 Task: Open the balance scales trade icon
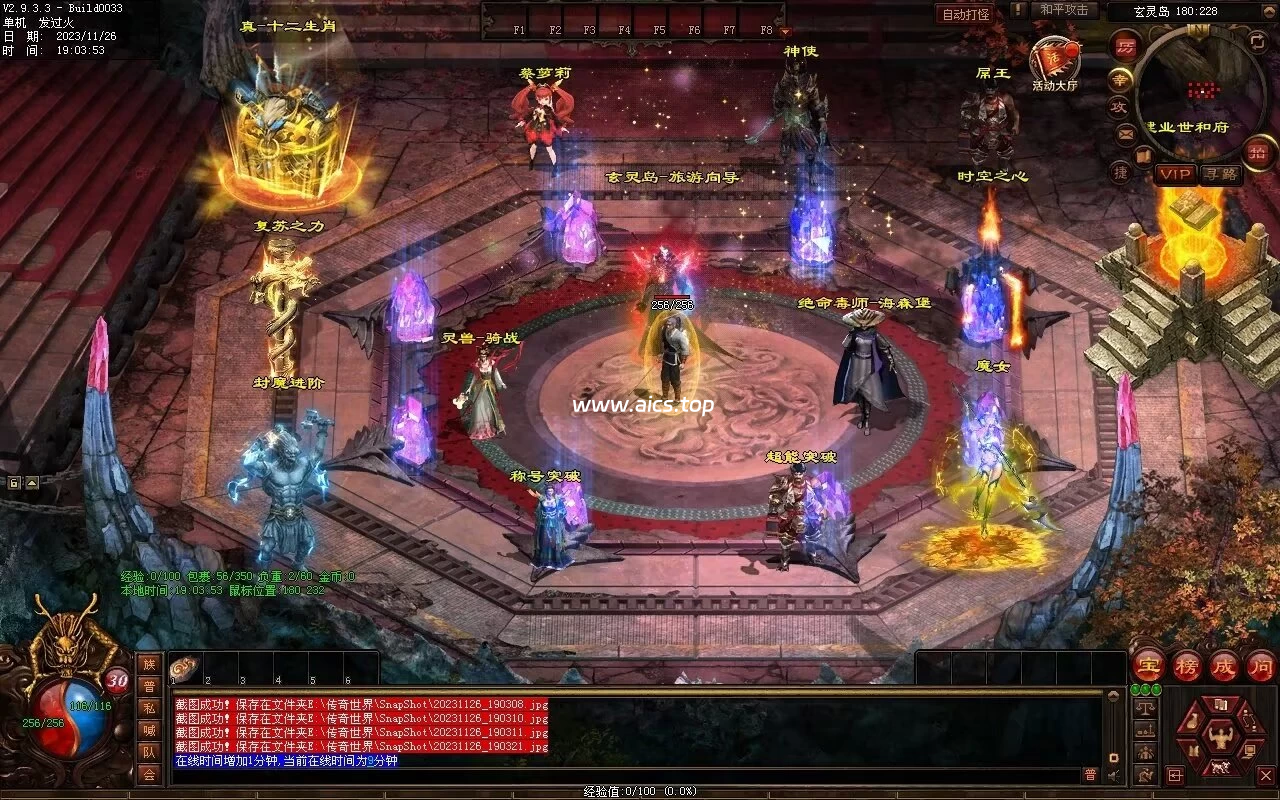point(1146,707)
